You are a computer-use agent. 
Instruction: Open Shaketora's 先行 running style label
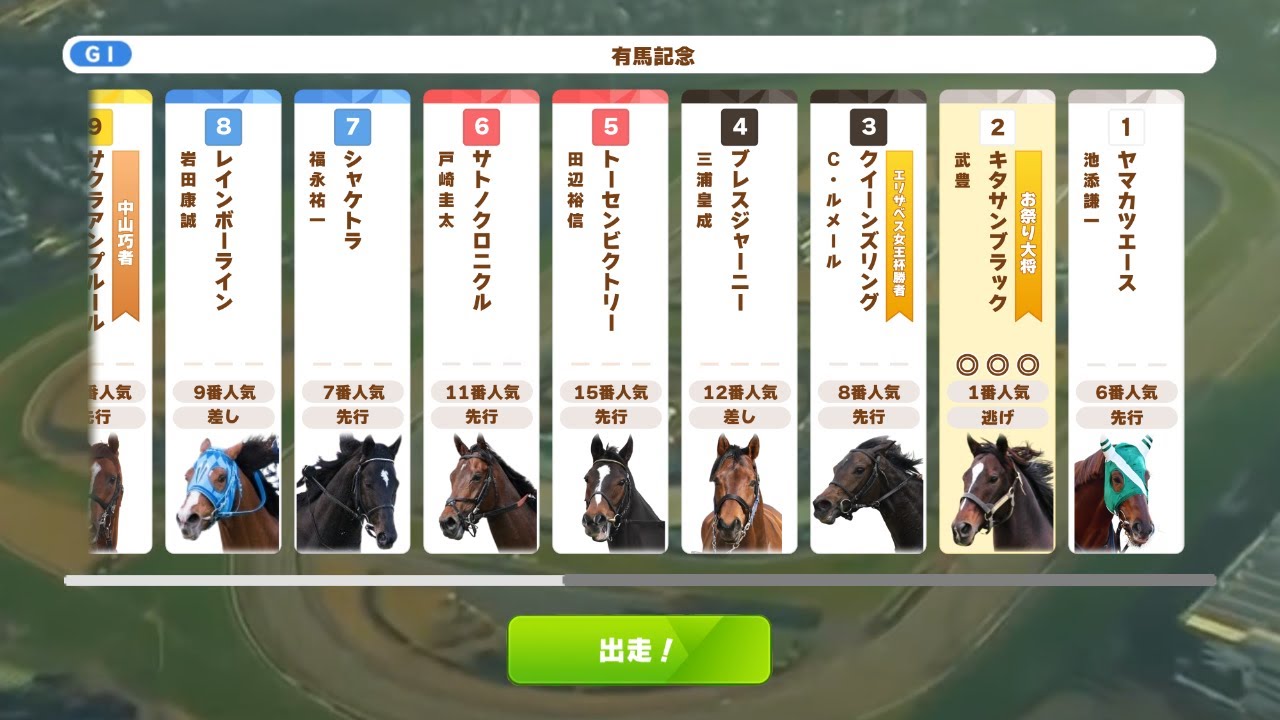(x=352, y=417)
